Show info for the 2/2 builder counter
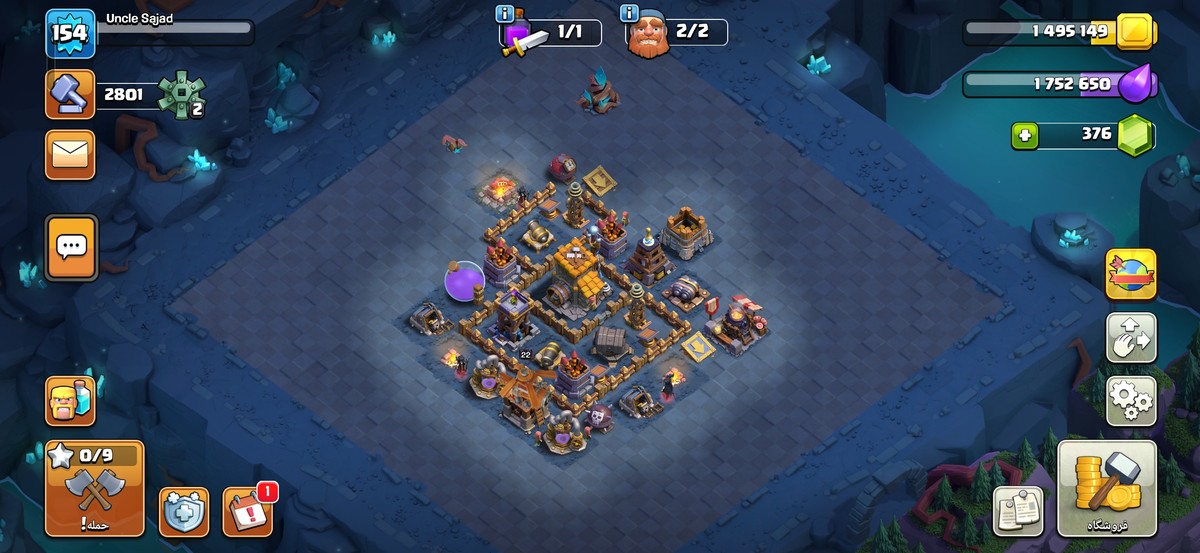Viewport: 1200px width, 553px height. (x=630, y=13)
